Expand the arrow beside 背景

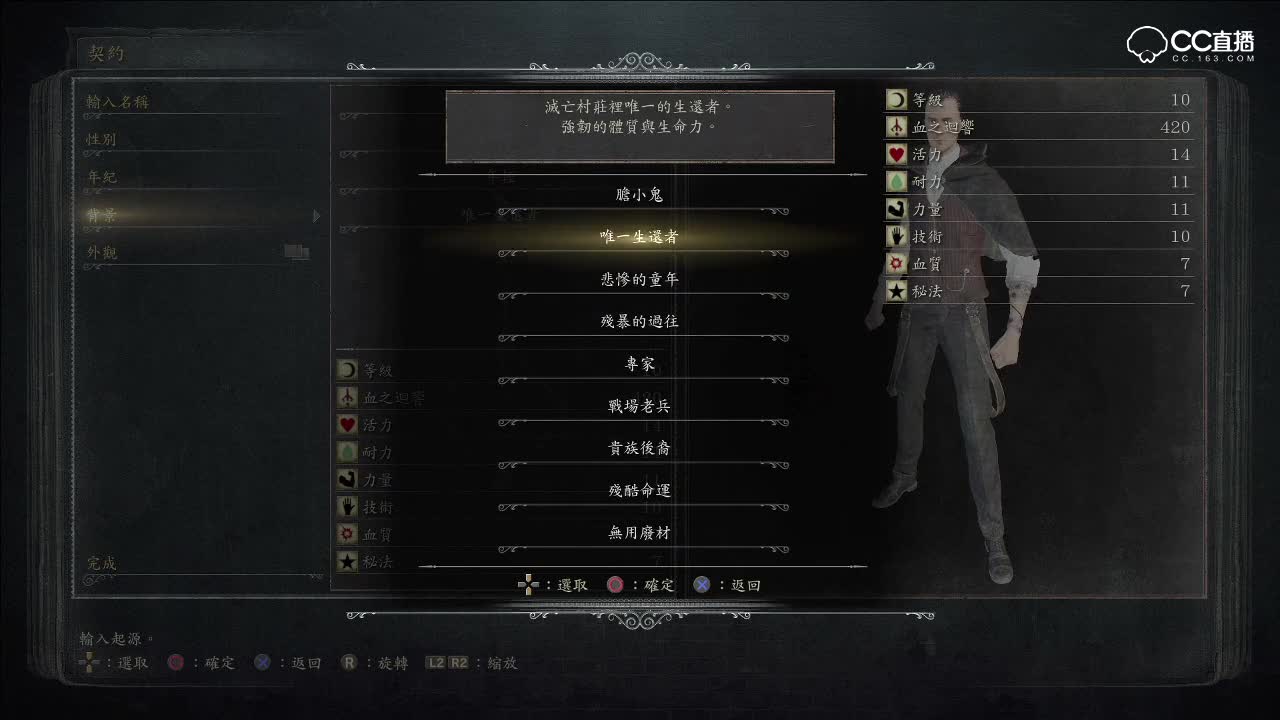[317, 214]
